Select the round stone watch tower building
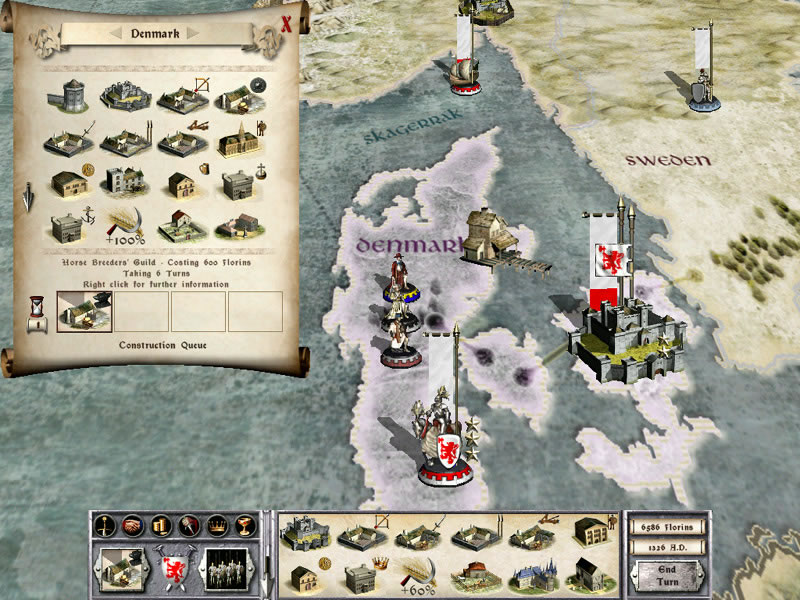This screenshot has width=800, height=600. (69, 96)
